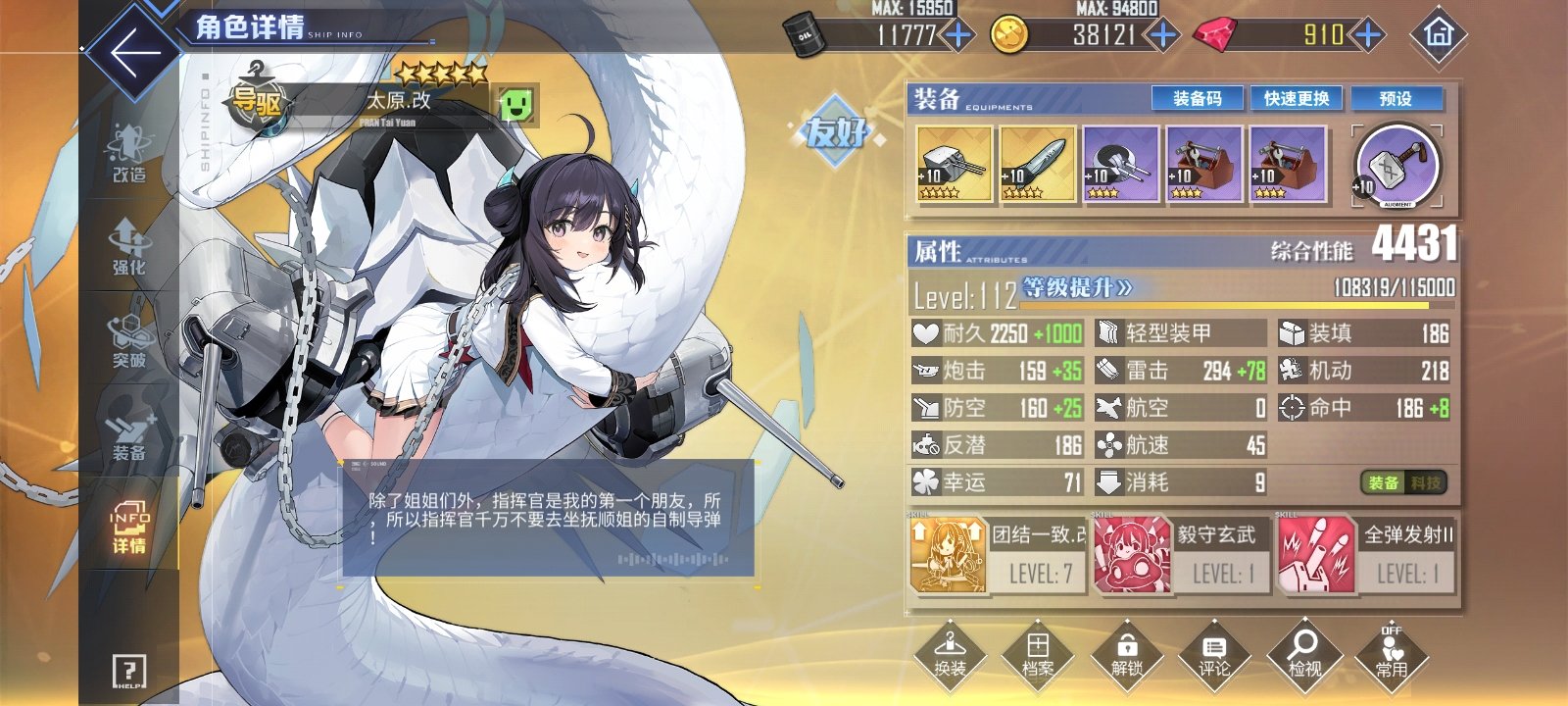1568x706 pixels.
Task: Click the 装备码 equipment code button
Action: [x=1197, y=99]
